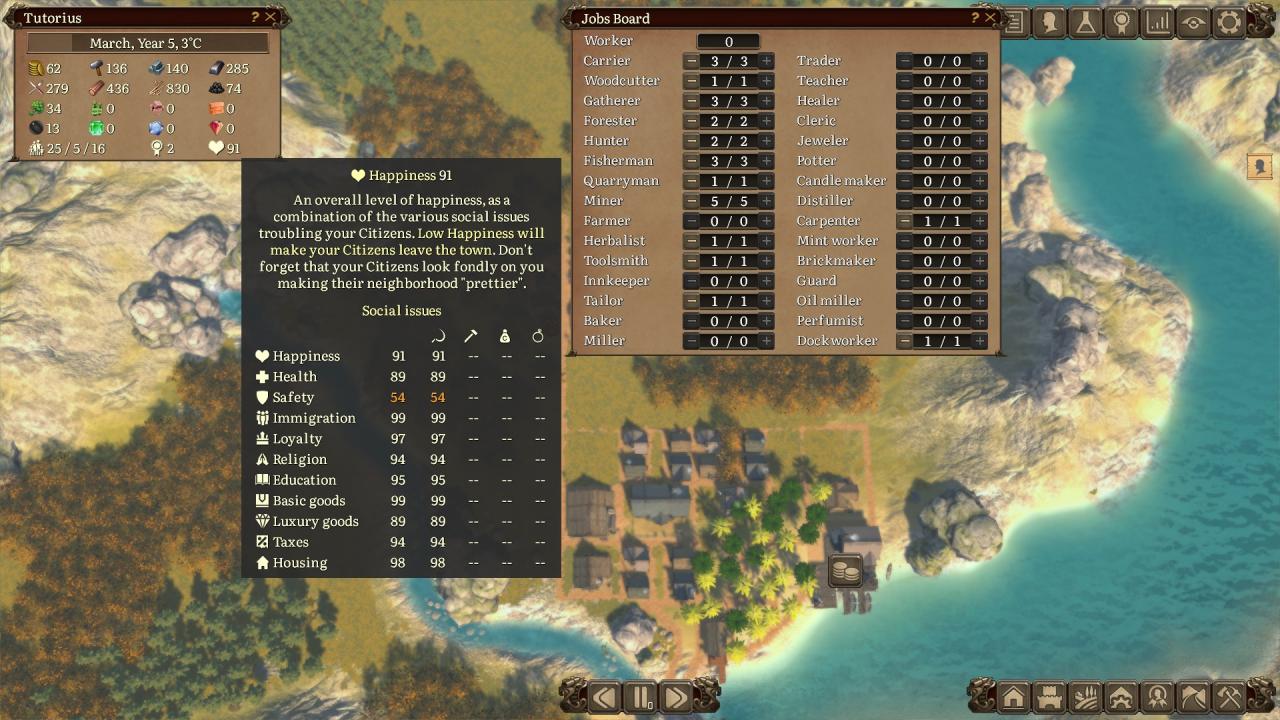The width and height of the screenshot is (1280, 720).
Task: Add a Teacher to the workforce
Action: coord(980,81)
